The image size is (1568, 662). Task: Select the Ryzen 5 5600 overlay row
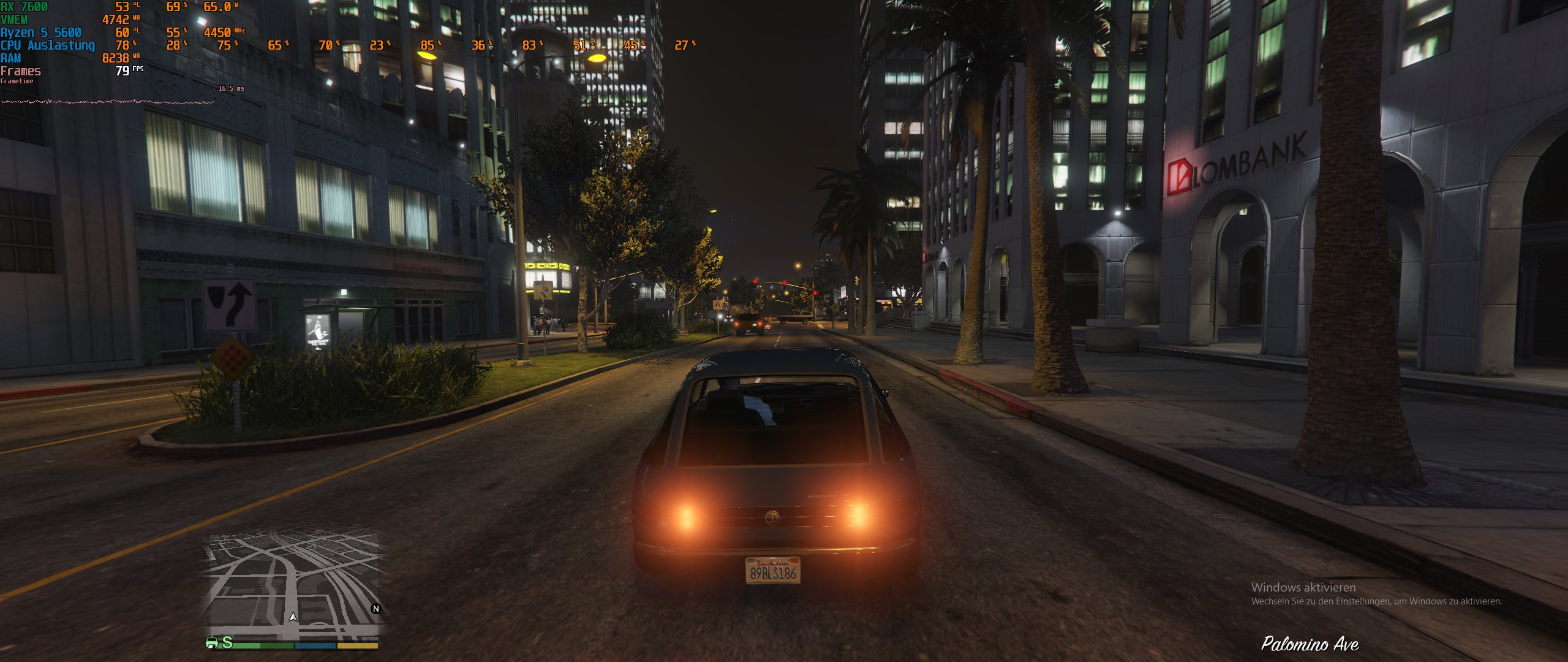[x=40, y=32]
